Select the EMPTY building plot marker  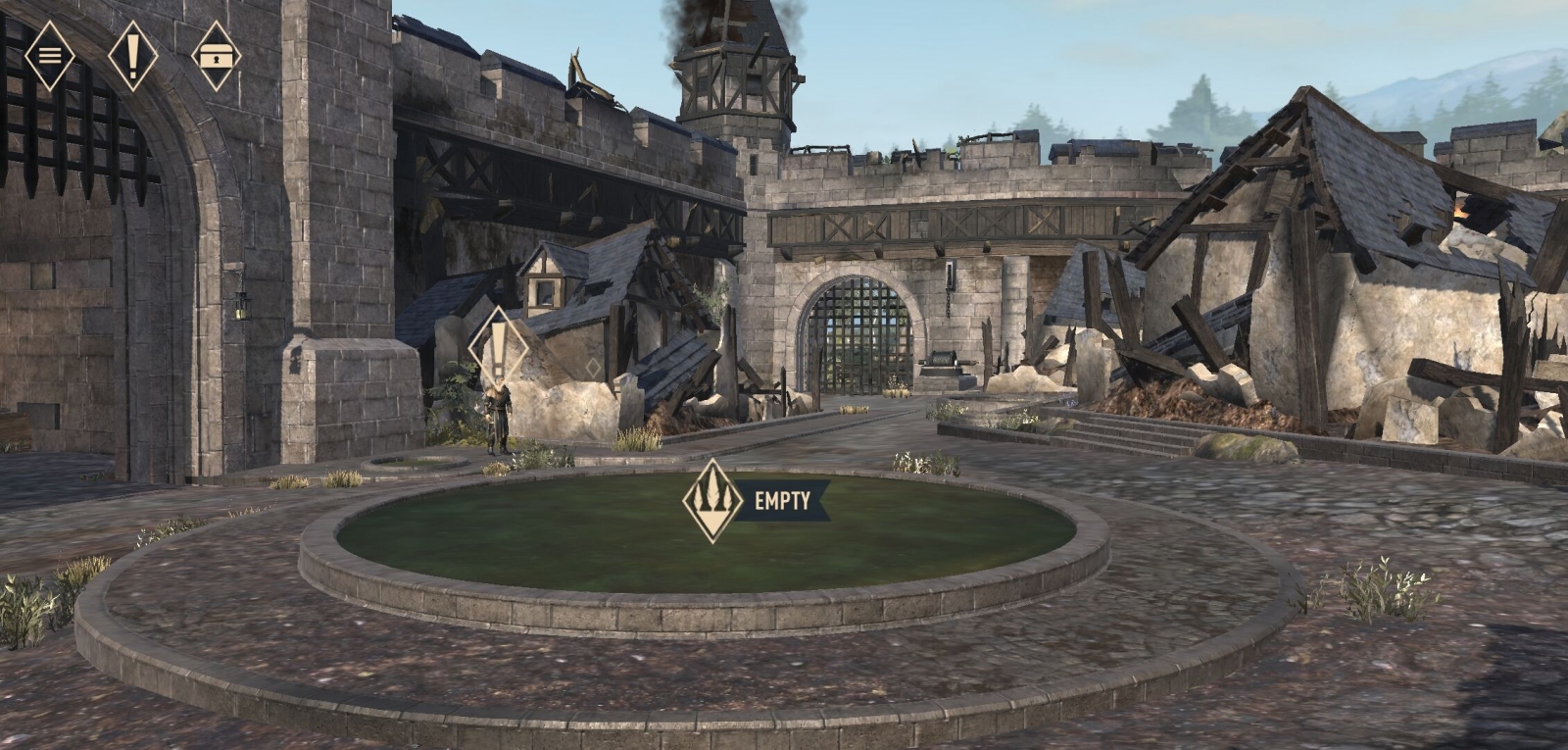tap(712, 501)
